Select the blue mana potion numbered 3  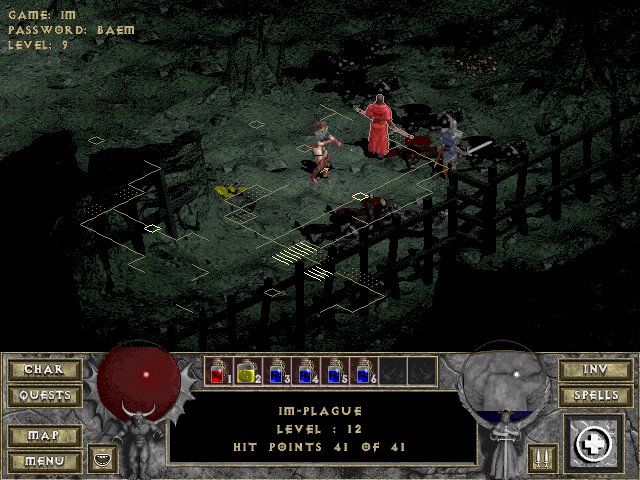coord(277,372)
